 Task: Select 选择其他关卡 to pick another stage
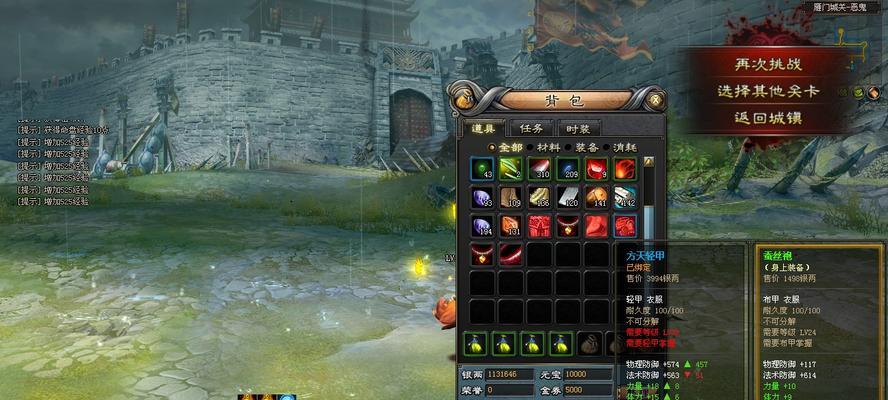[x=768, y=90]
